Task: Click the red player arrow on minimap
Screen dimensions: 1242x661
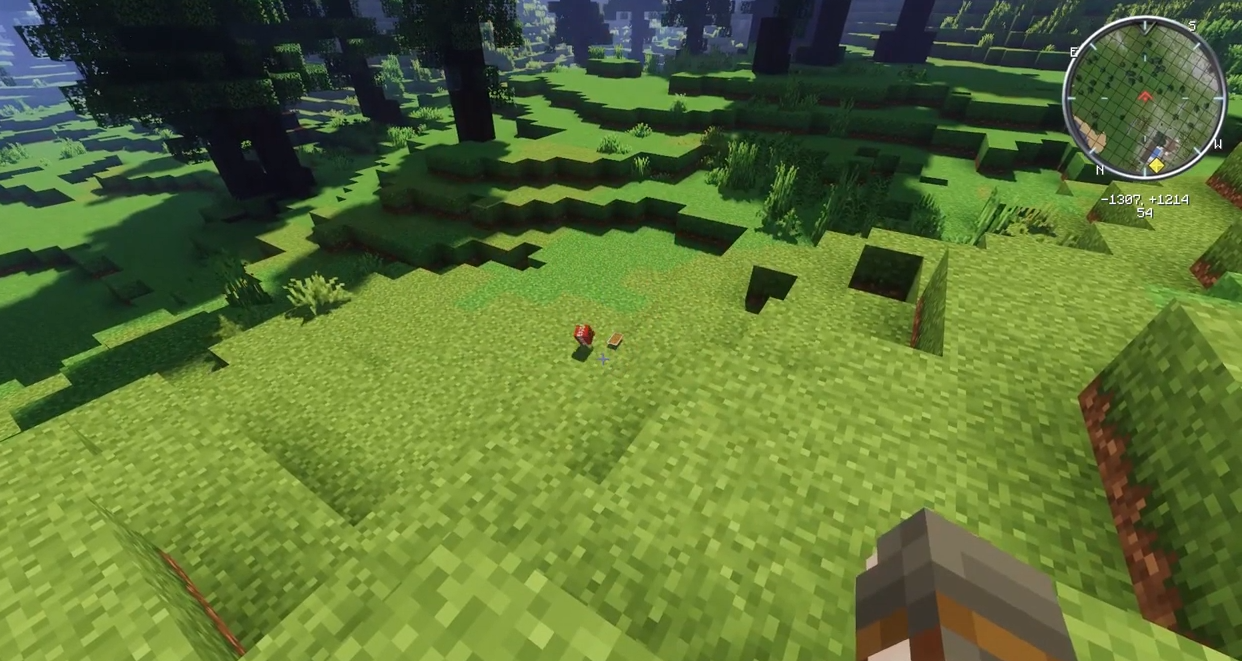Action: 1145,97
